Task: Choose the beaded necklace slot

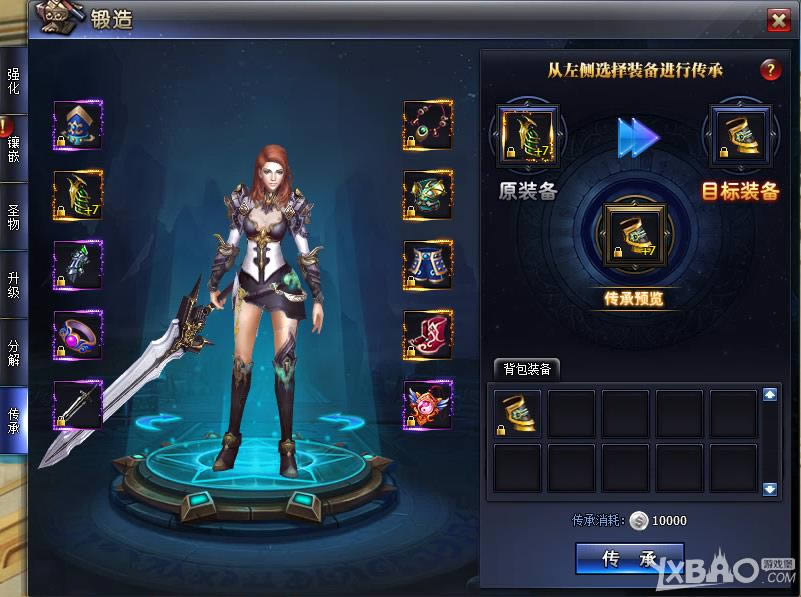Action: coord(428,126)
